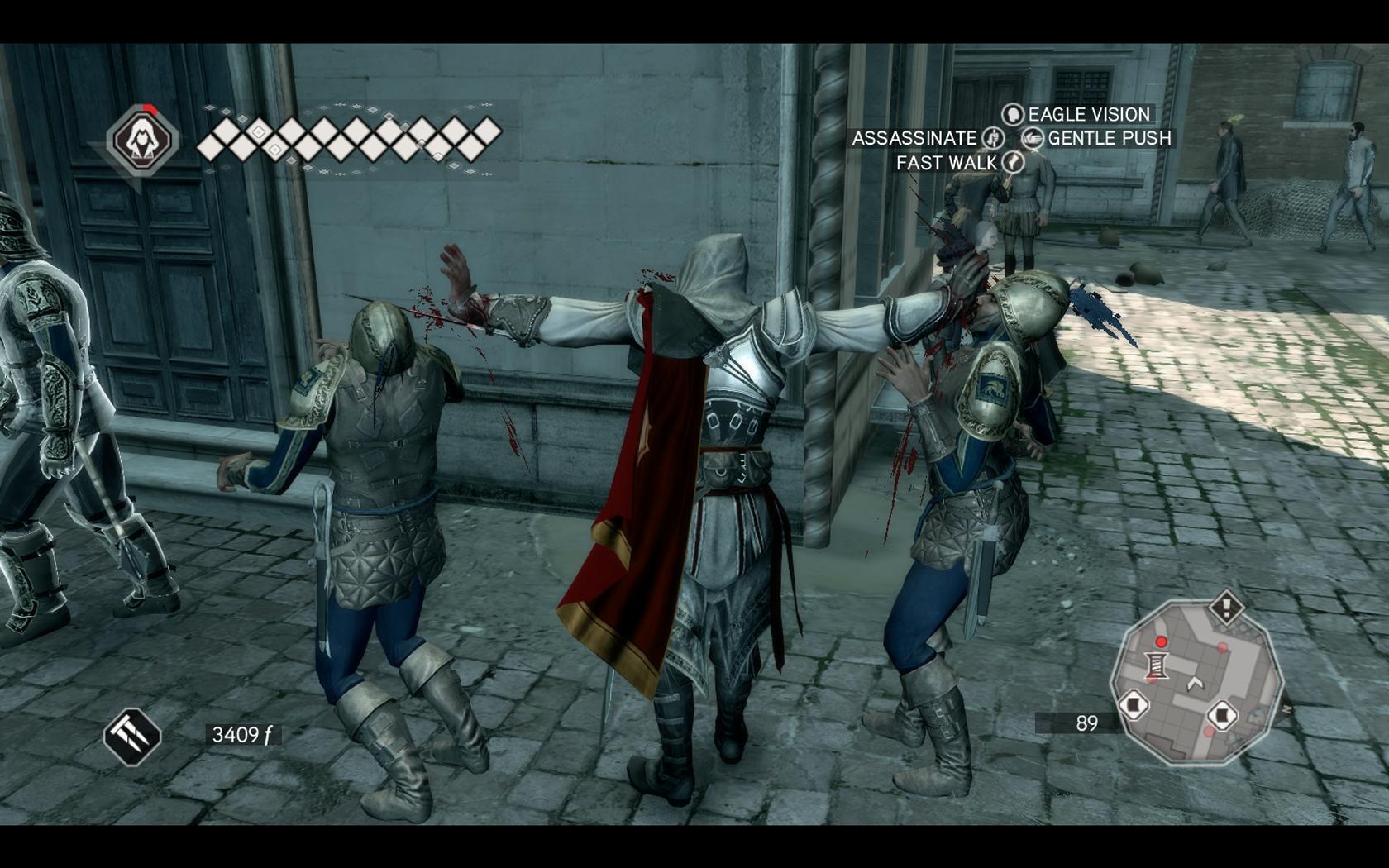1389x868 pixels.
Task: Click the leftmost red enemy dot on the minimap
Action: (1161, 642)
